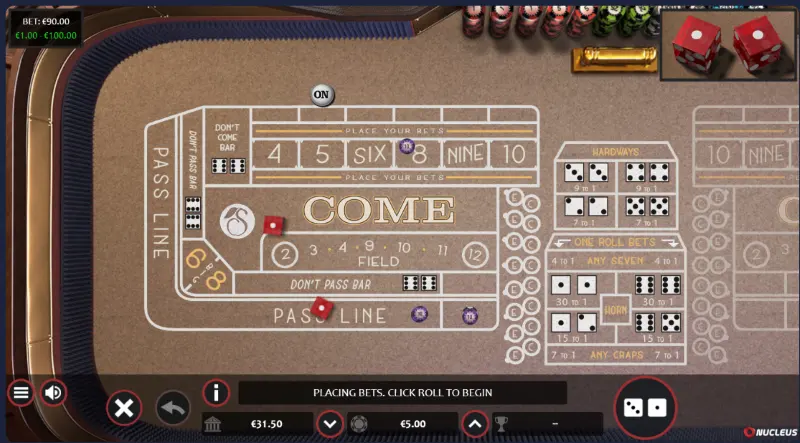Bet on the Don't Come Bar box
800x443 pixels.
click(x=227, y=147)
